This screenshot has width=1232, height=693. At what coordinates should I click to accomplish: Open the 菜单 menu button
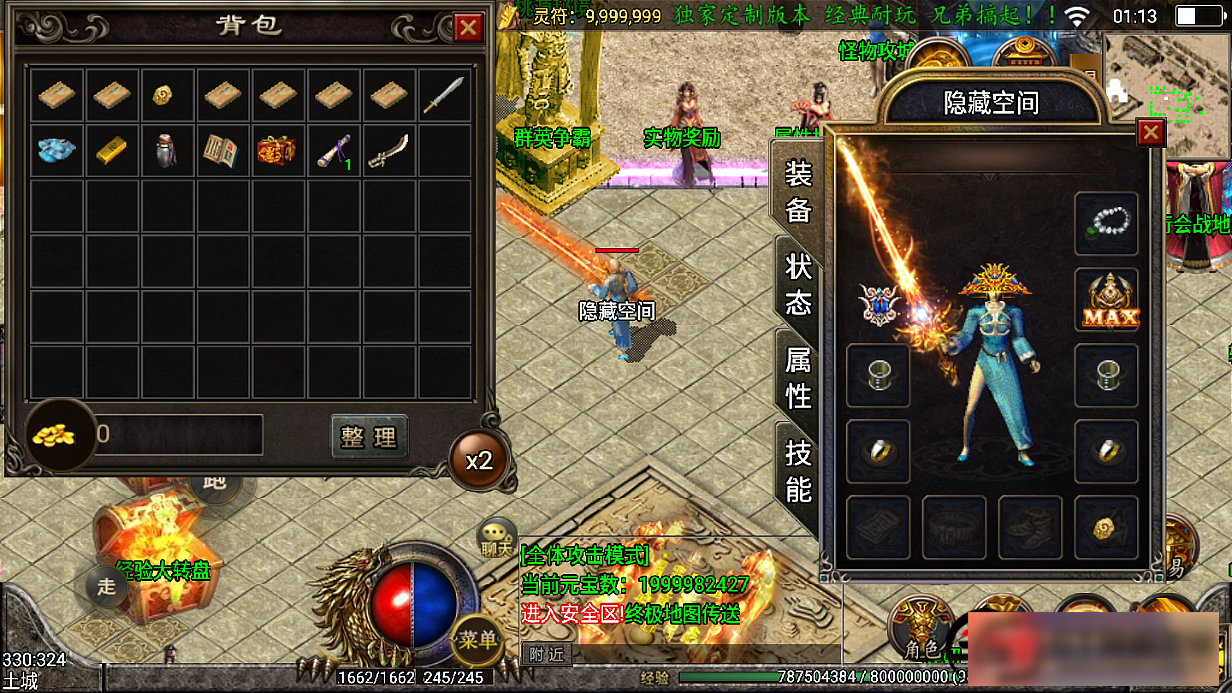tap(477, 640)
